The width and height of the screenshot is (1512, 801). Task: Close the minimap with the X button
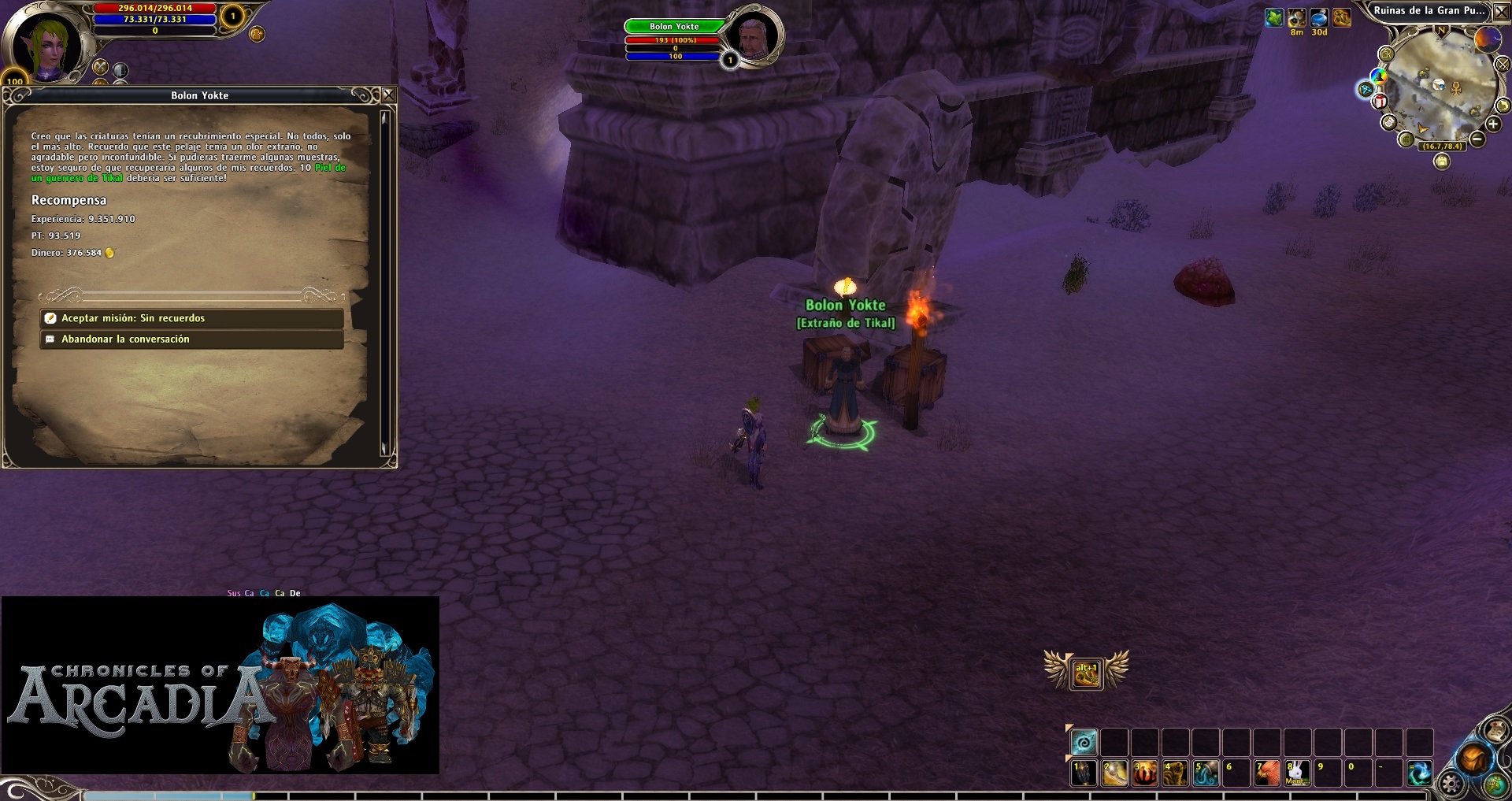tap(1502, 12)
